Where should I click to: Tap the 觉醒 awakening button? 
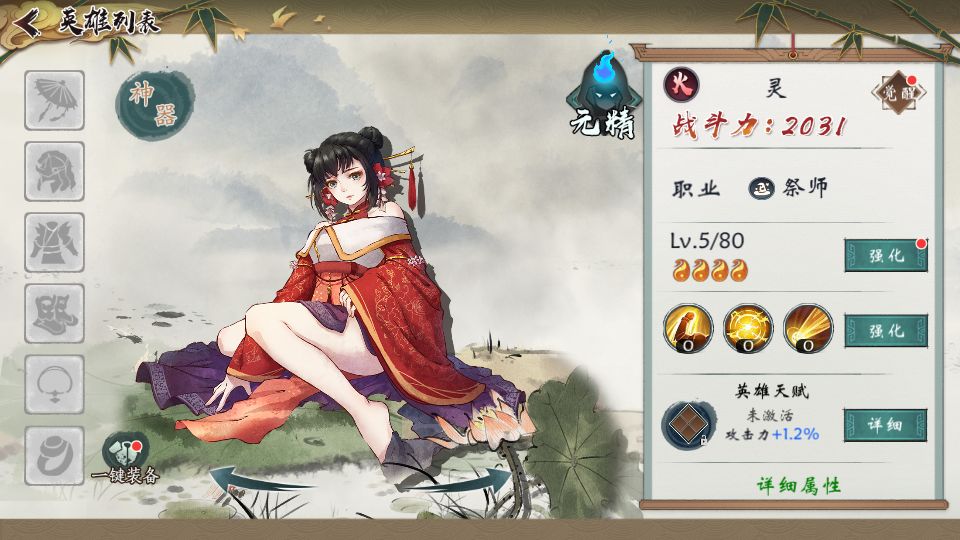click(898, 93)
